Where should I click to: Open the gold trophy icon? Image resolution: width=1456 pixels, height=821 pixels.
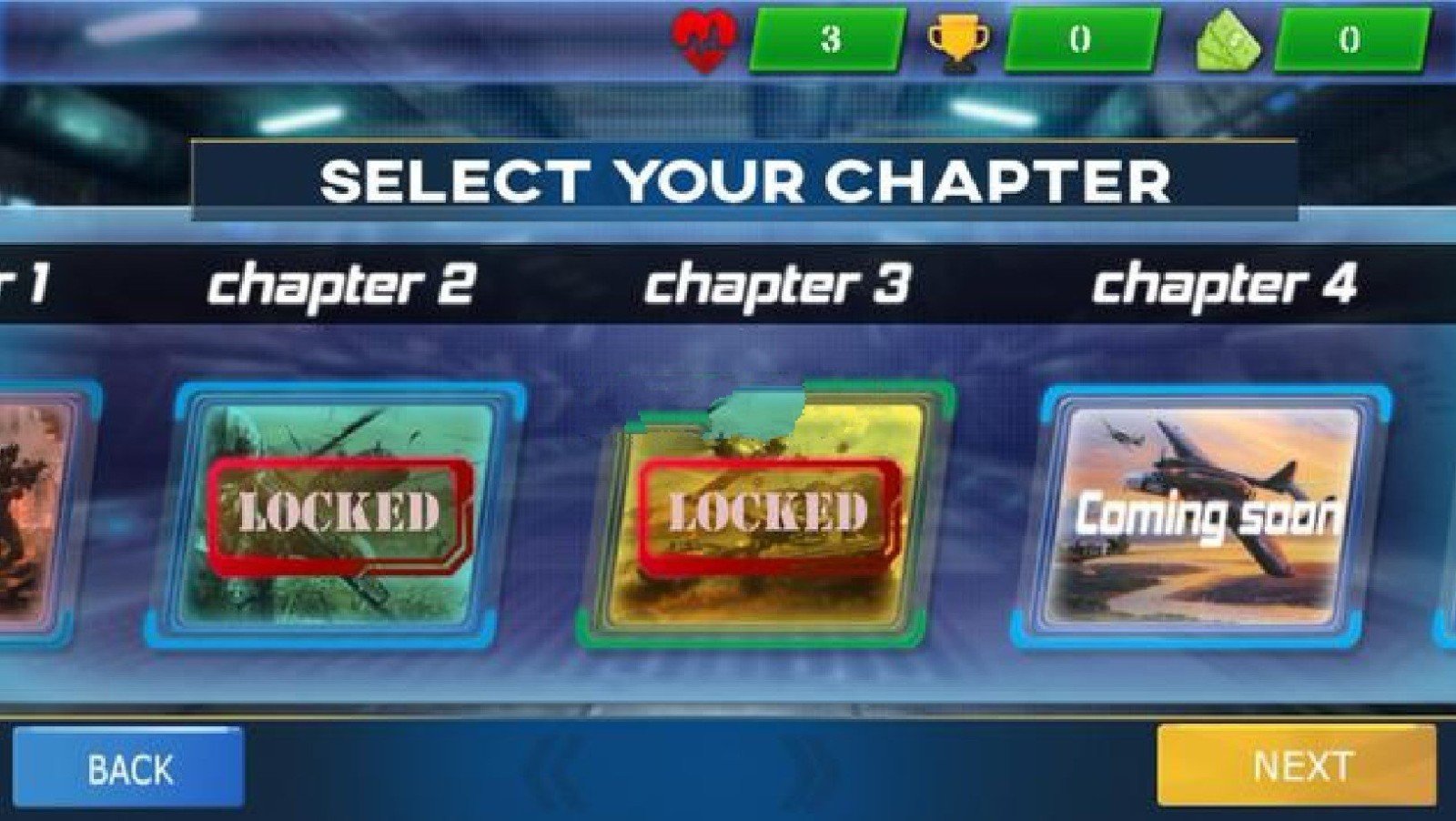pos(958,42)
